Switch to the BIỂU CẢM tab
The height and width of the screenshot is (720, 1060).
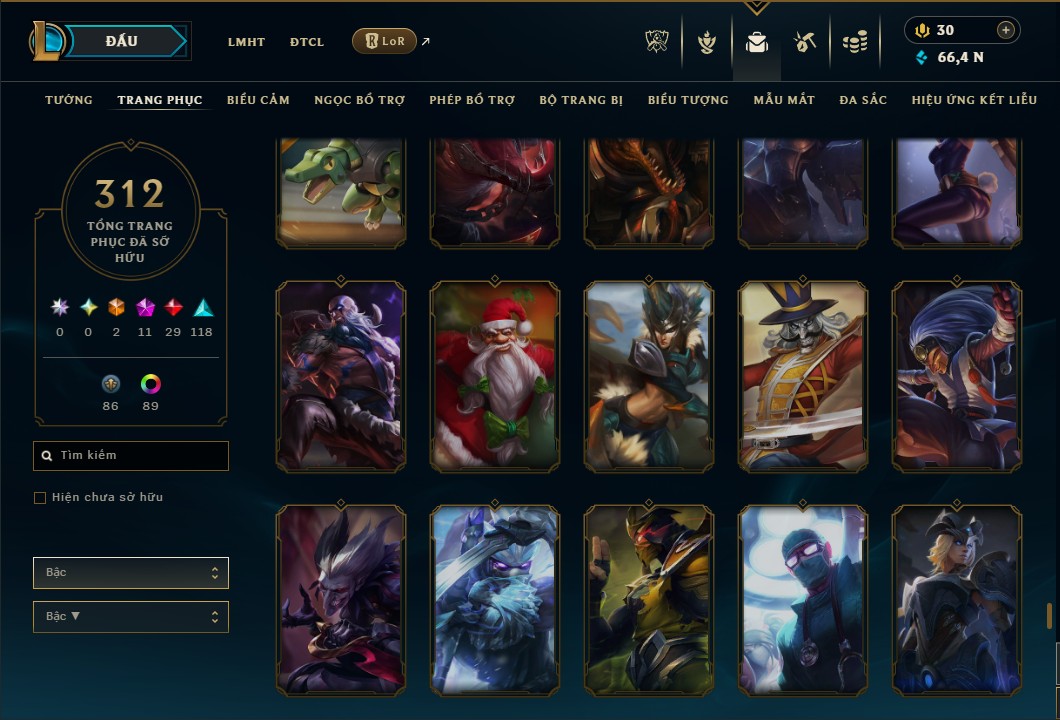(258, 100)
